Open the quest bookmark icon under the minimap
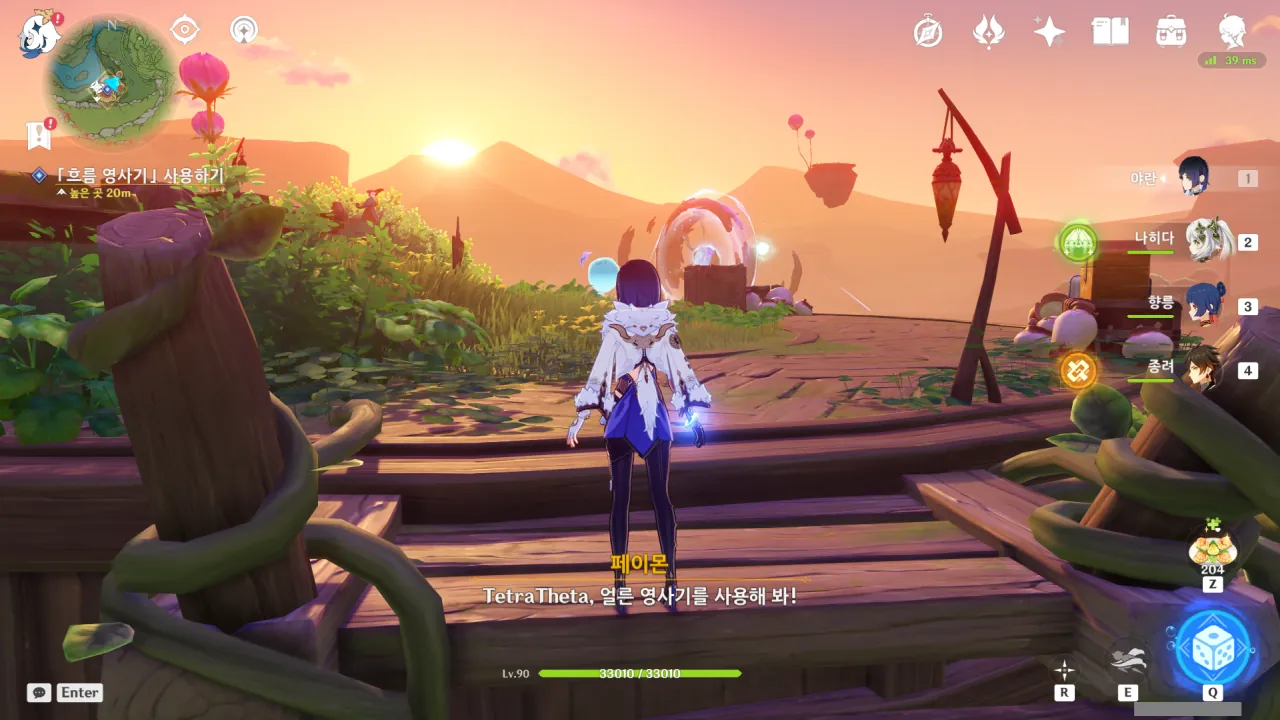Screen dimensions: 1280x720 pos(39,135)
